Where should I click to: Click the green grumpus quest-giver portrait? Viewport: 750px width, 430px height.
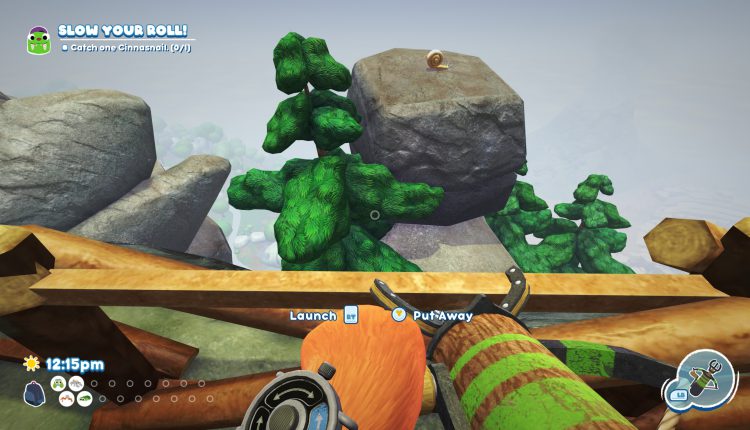[x=39, y=40]
